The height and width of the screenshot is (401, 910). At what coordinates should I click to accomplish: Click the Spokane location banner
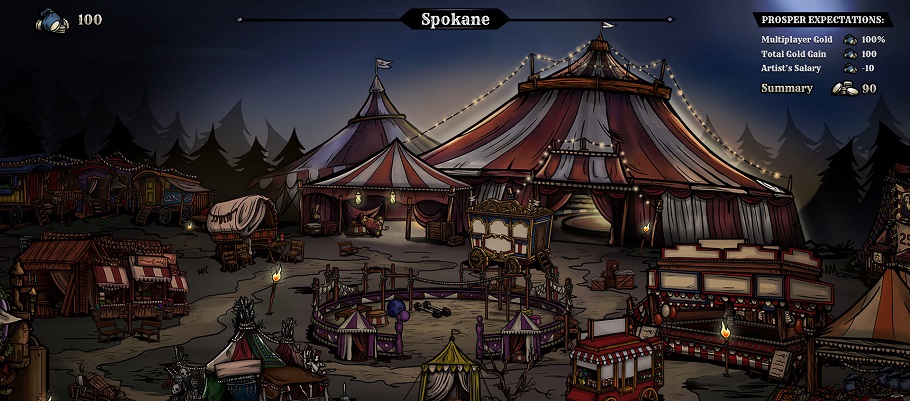455,19
